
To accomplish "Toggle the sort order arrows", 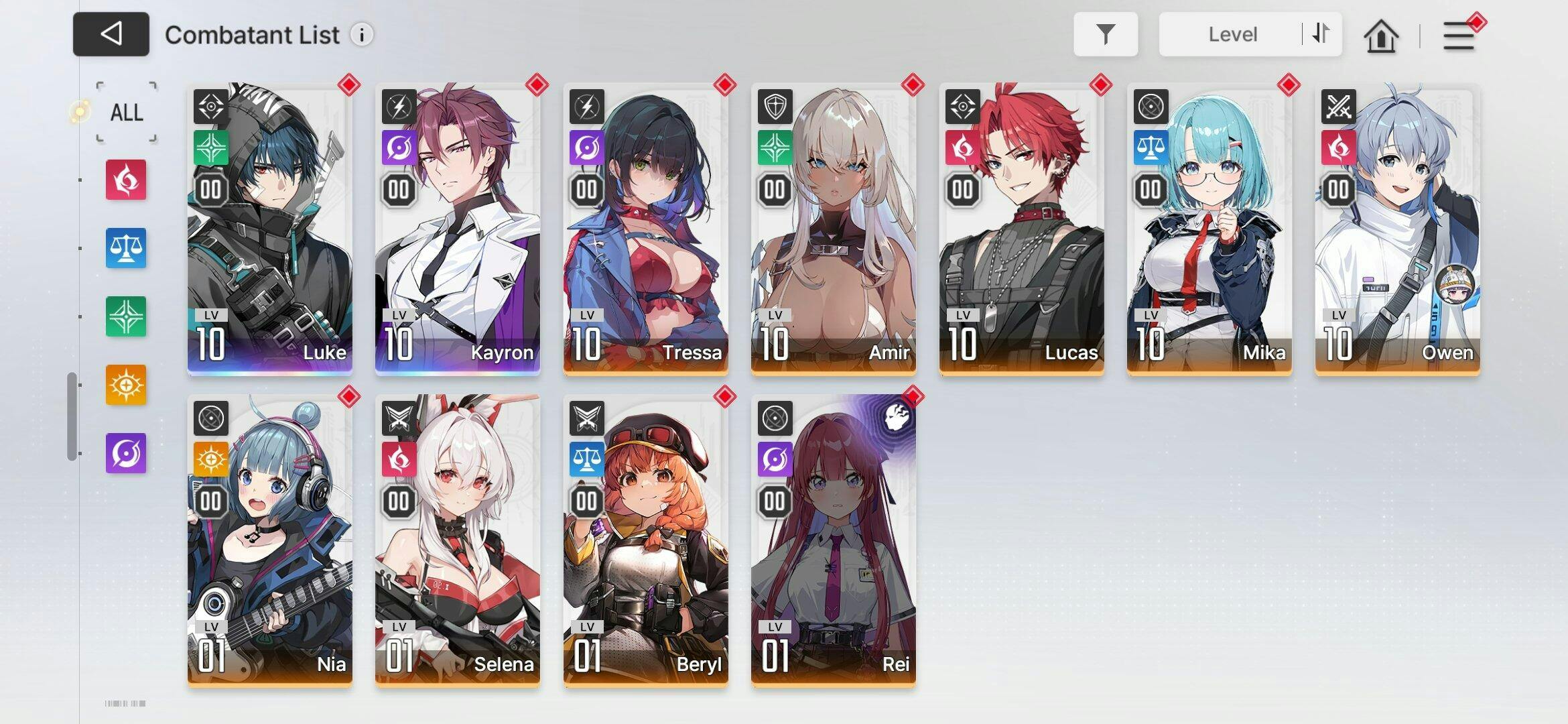I will pos(1321,34).
